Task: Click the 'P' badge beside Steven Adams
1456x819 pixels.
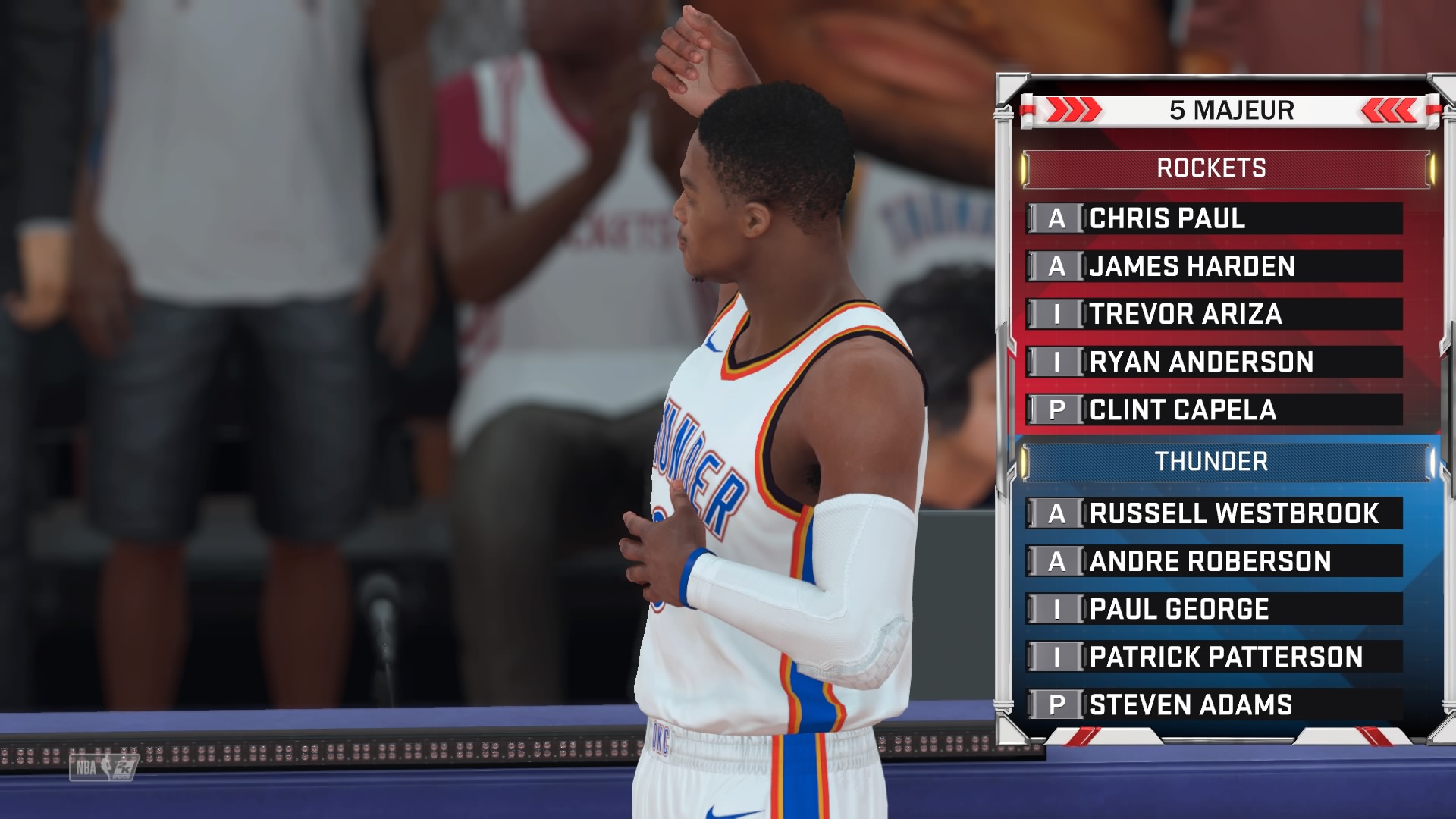Action: point(1057,704)
